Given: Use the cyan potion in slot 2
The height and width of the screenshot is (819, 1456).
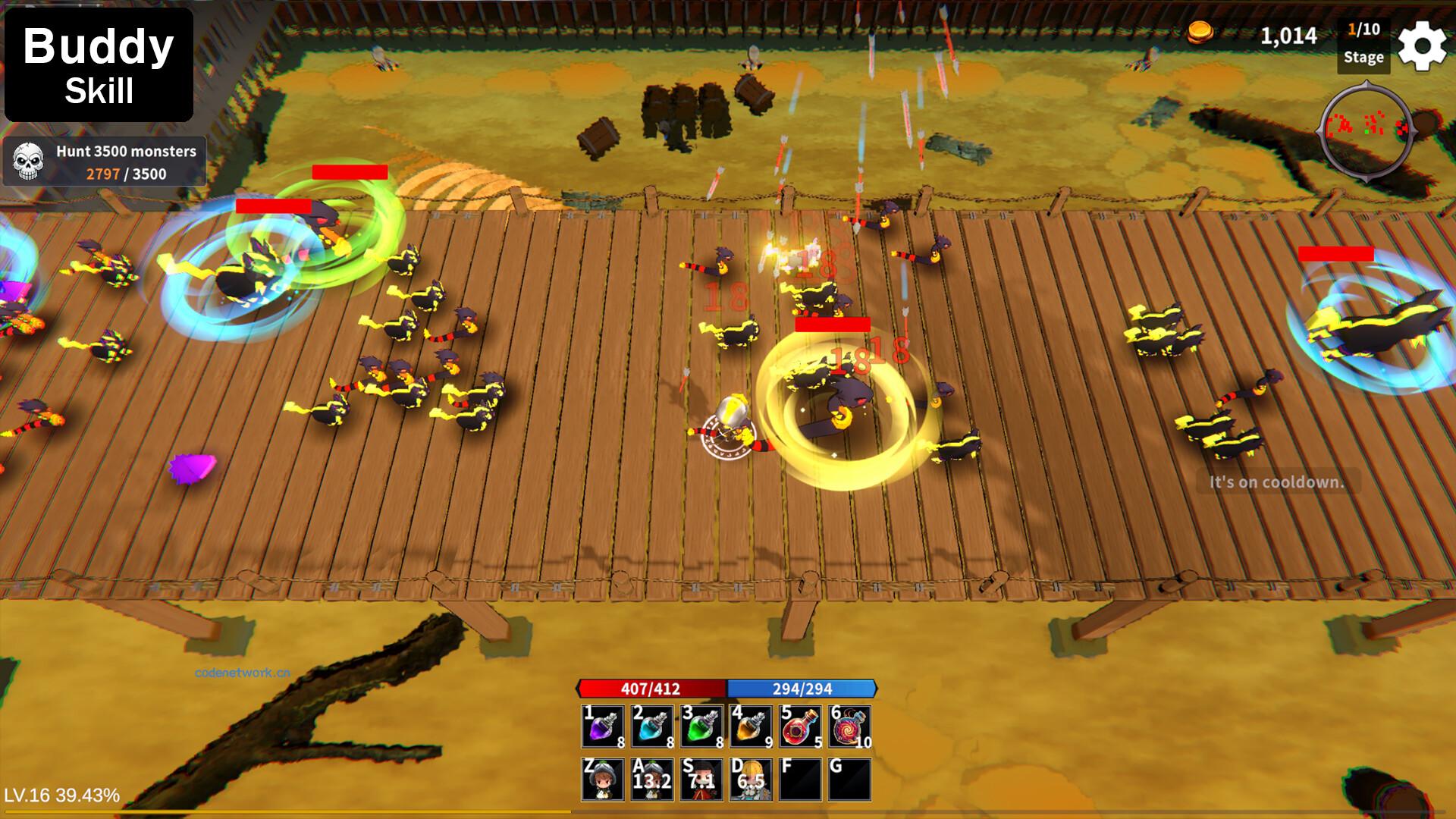Looking at the screenshot, I should 652,726.
